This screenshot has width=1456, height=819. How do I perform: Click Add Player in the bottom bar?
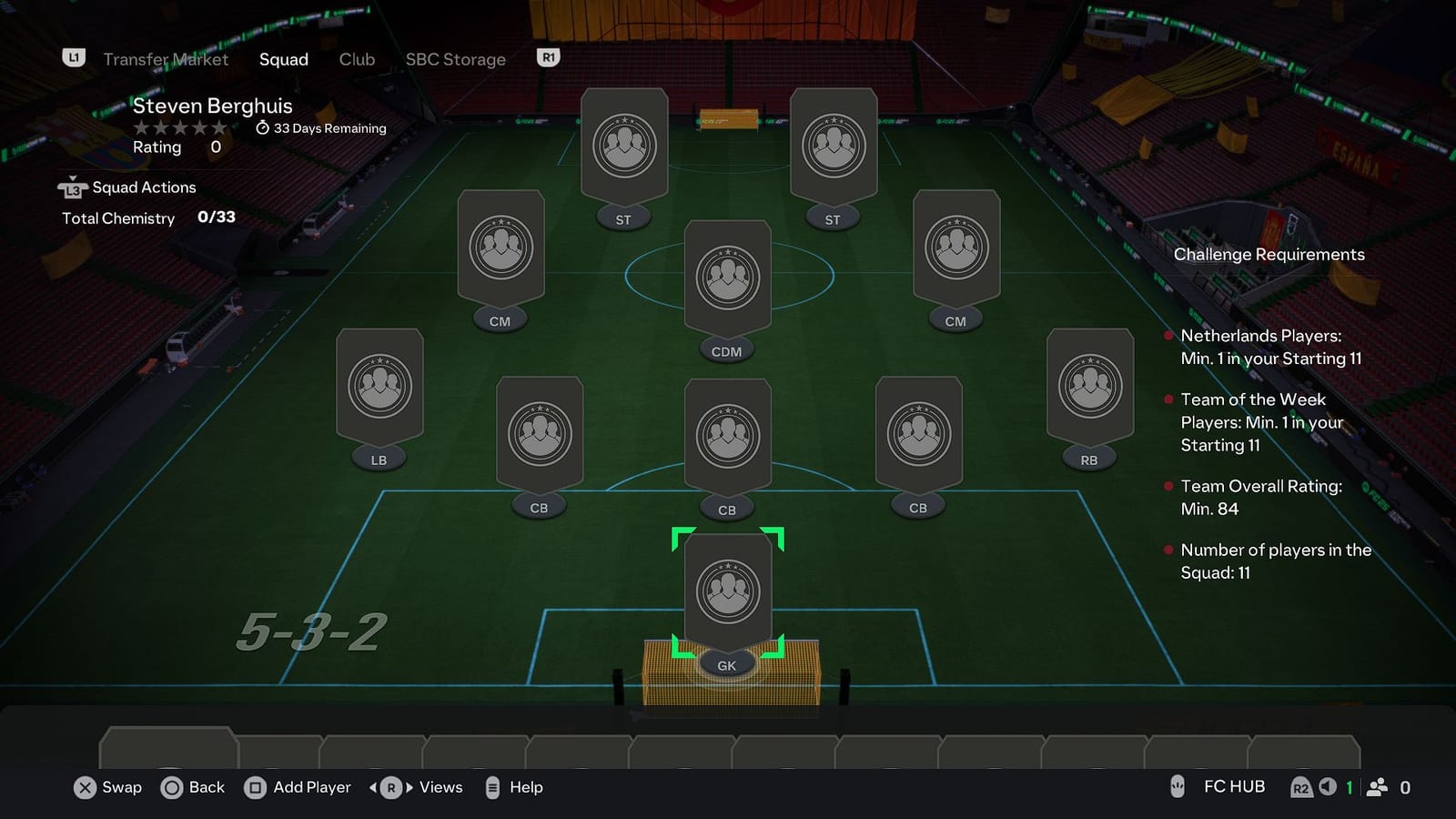pos(296,787)
